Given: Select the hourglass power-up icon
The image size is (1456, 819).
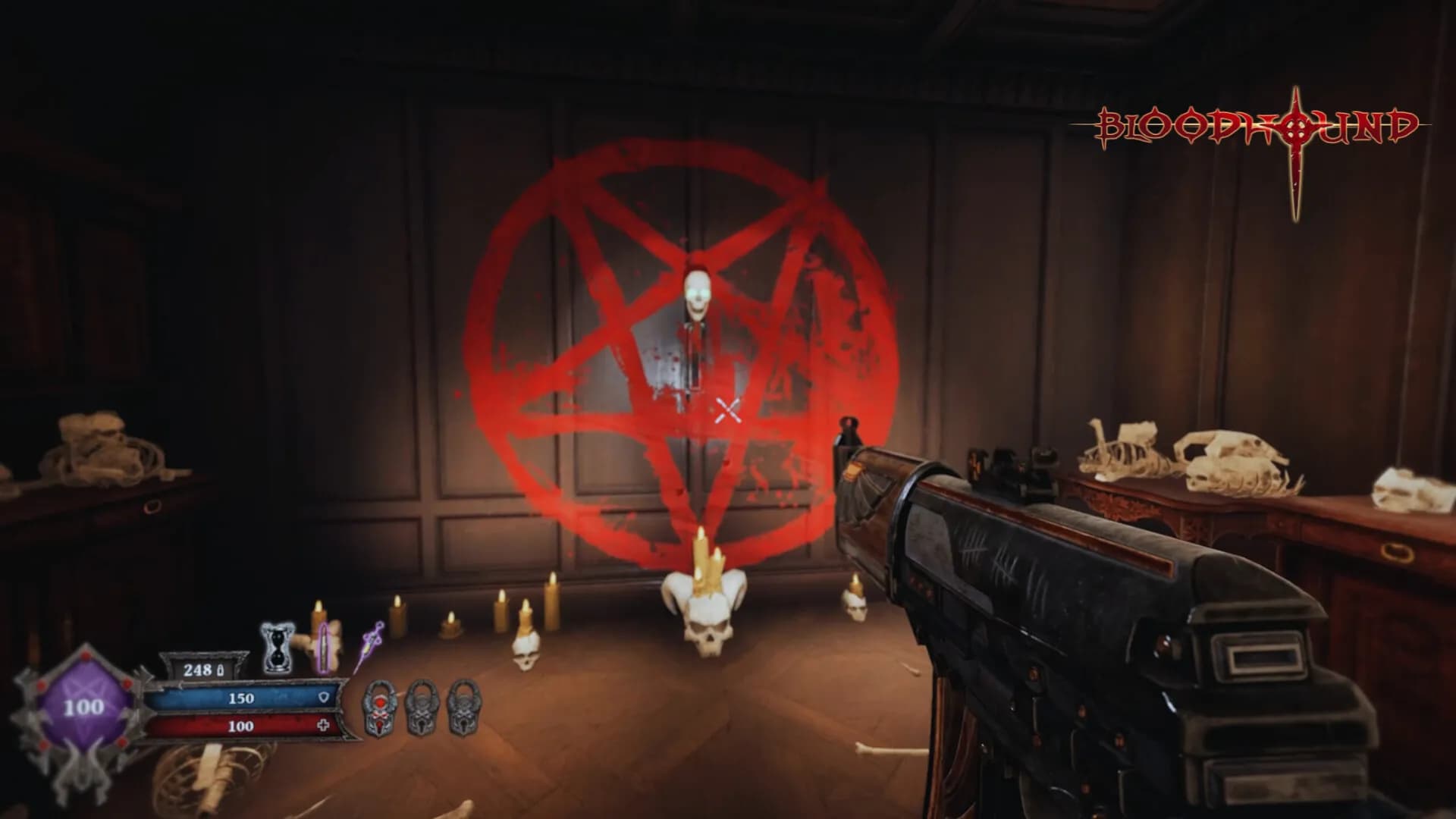Looking at the screenshot, I should click(x=278, y=648).
